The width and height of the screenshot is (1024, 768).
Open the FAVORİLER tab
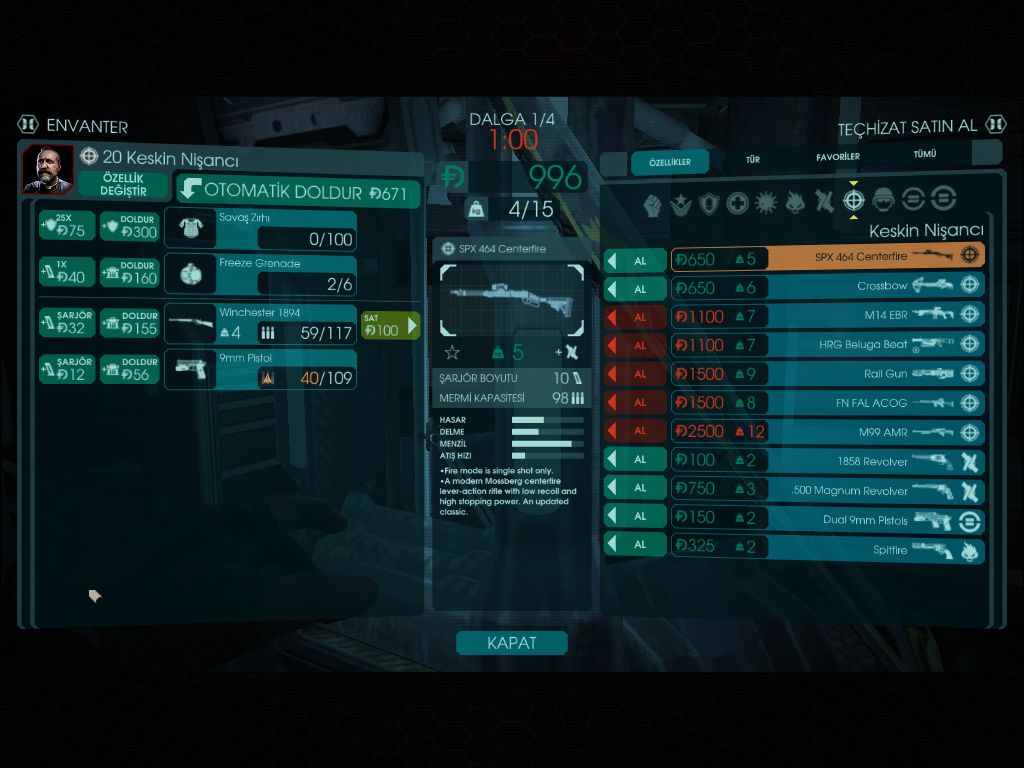click(837, 157)
